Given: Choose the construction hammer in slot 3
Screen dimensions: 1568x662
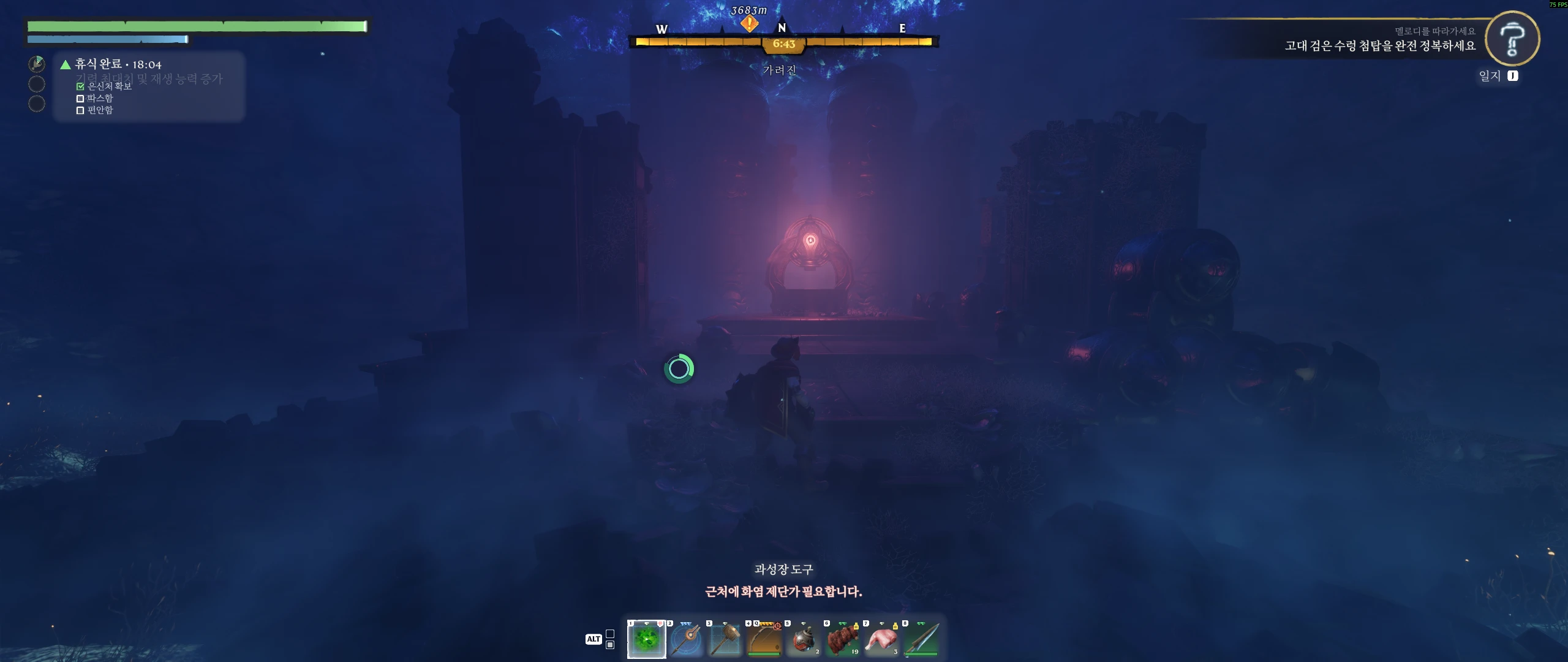Looking at the screenshot, I should coord(725,639).
